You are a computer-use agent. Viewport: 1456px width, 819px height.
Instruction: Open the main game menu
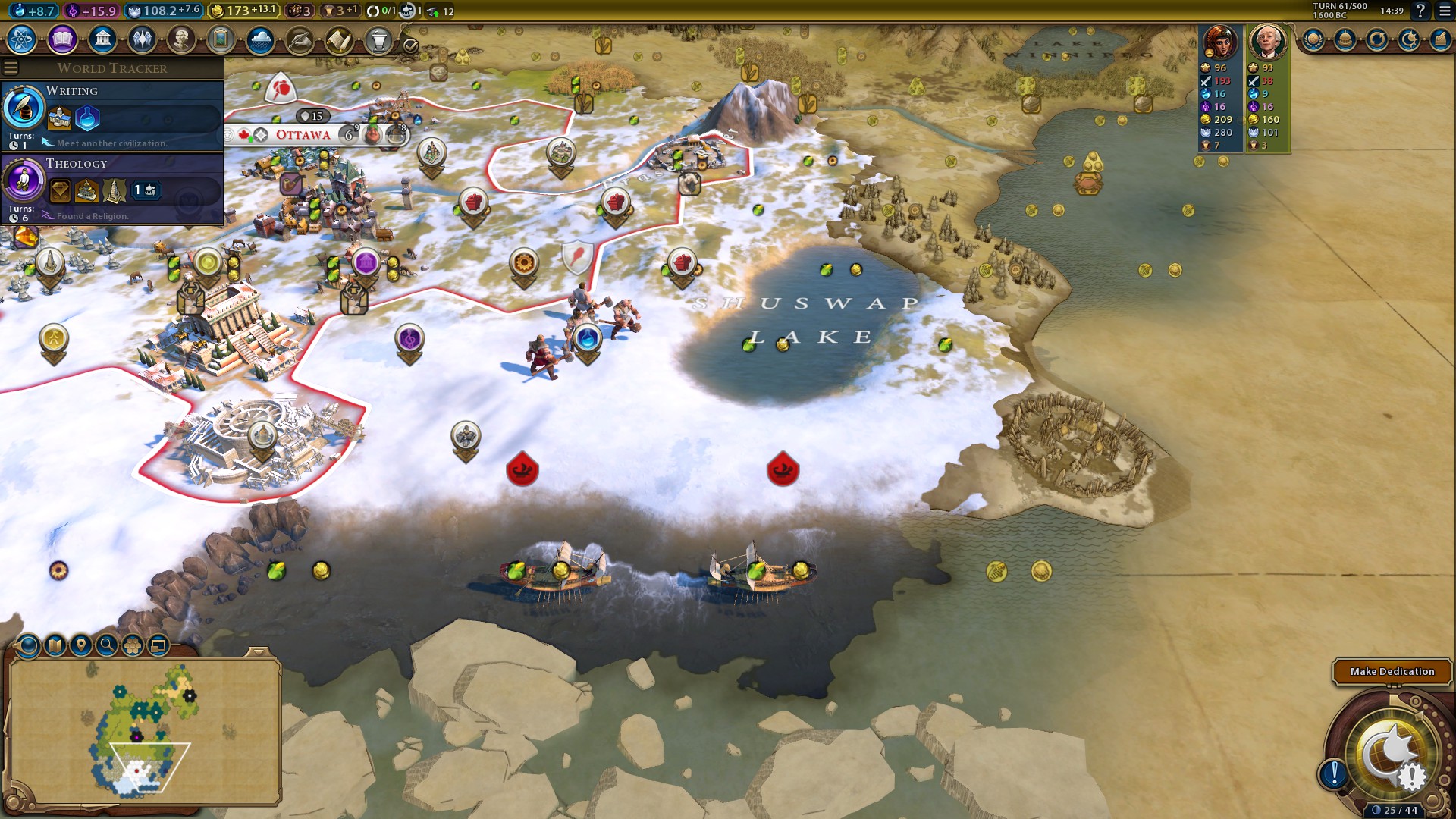point(1445,11)
